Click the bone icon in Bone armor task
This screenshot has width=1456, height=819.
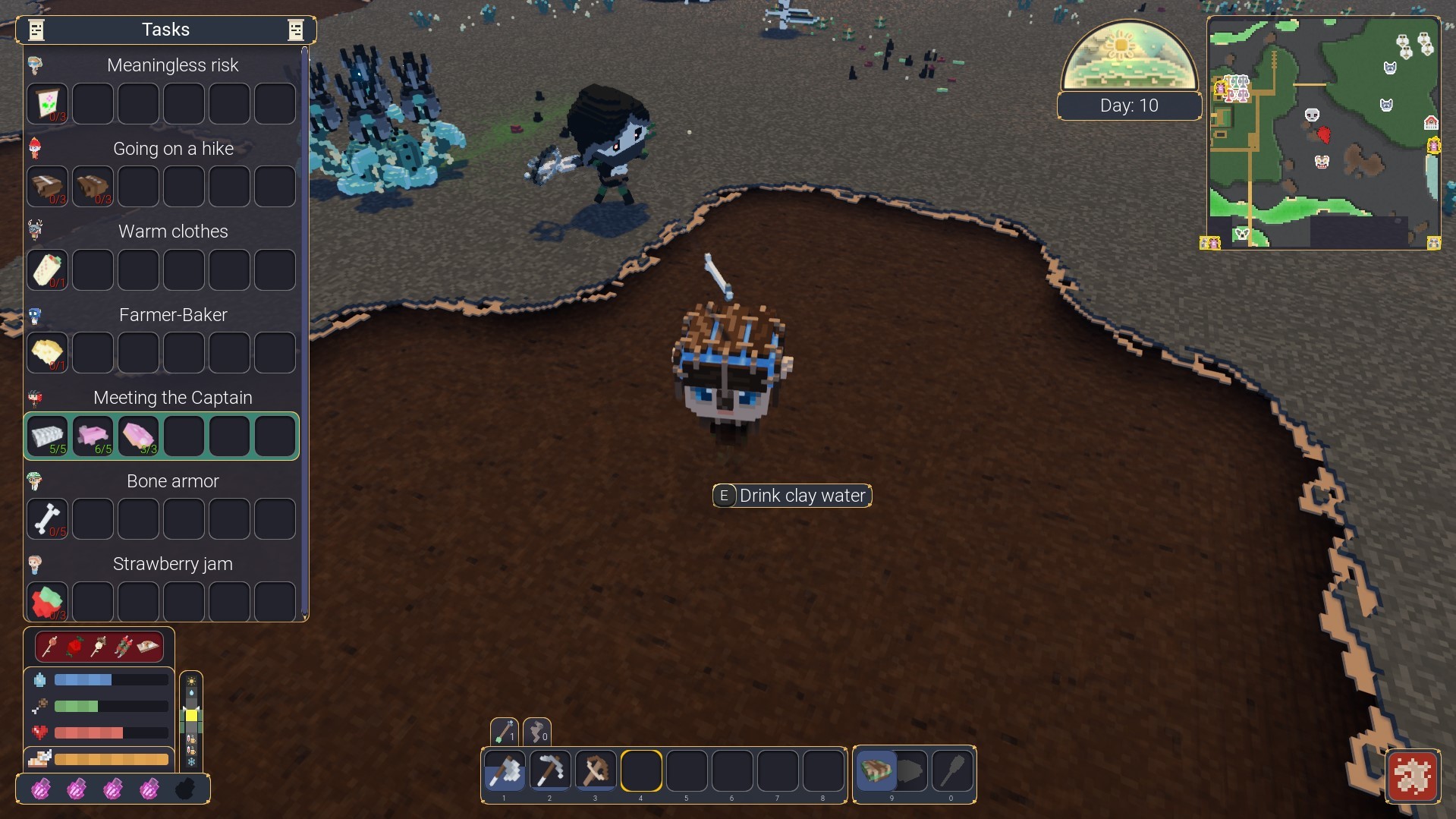click(47, 518)
